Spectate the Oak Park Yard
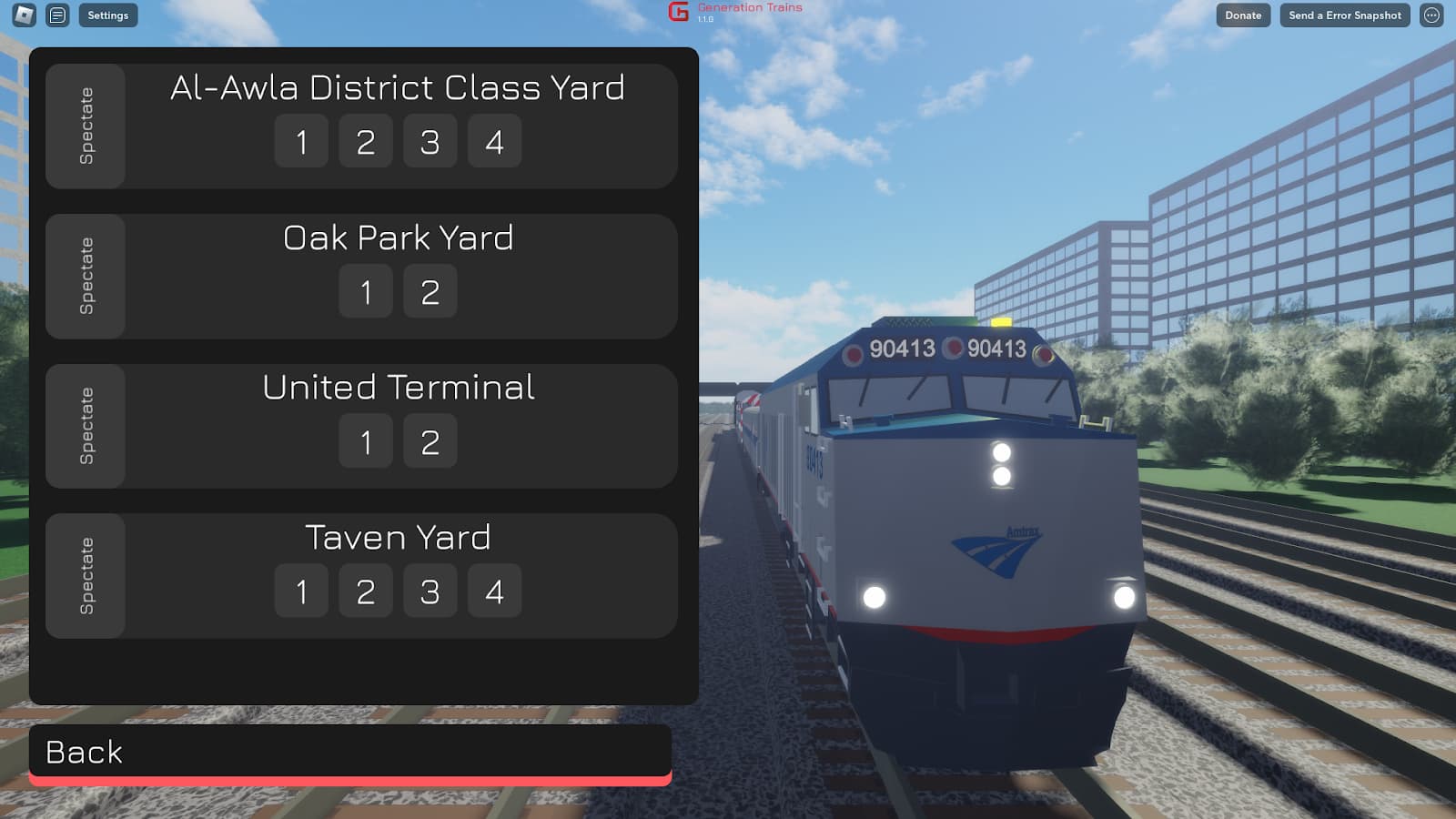Image resolution: width=1456 pixels, height=819 pixels. [x=86, y=277]
